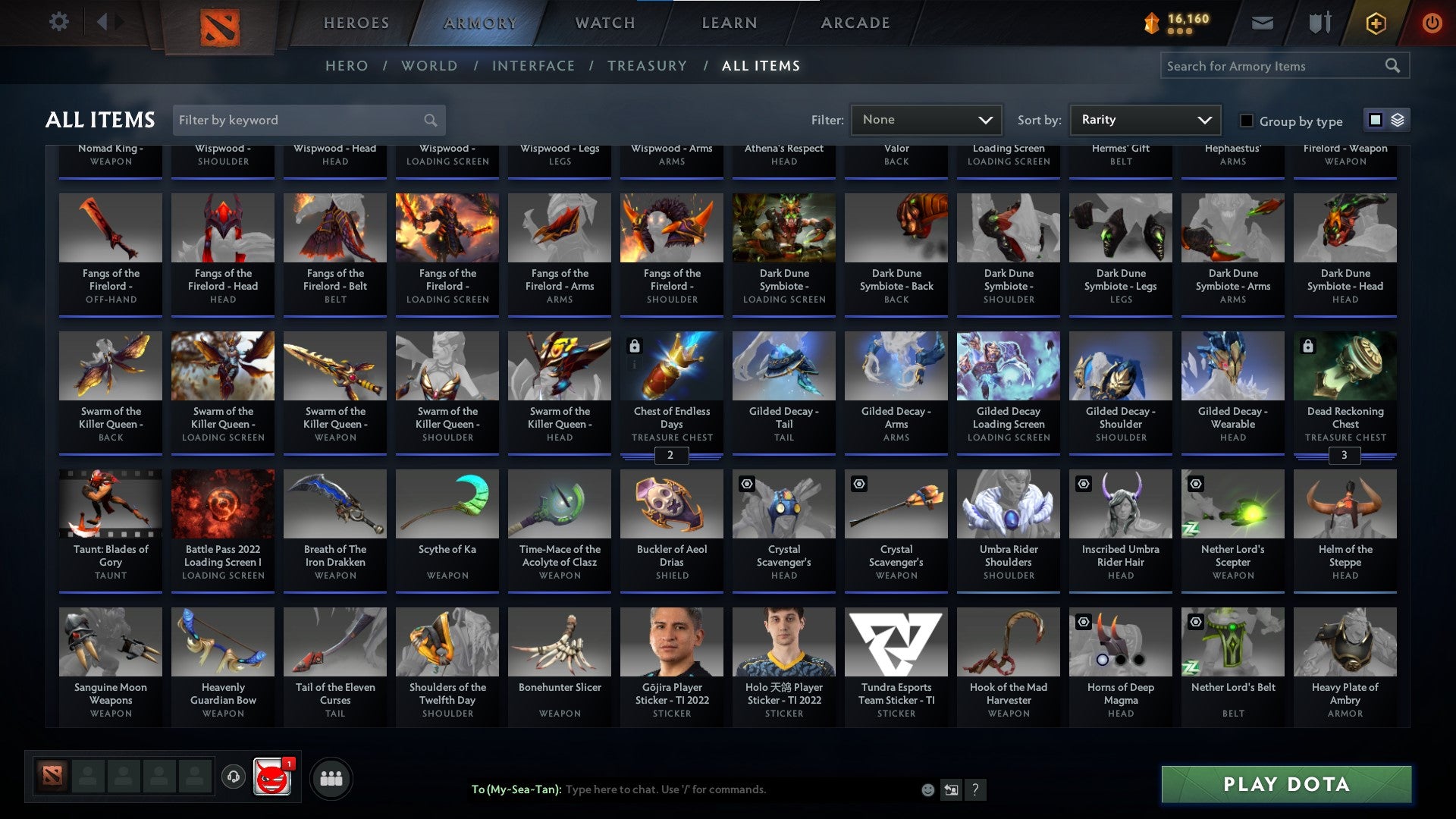Screen dimensions: 1456x819
Task: Click the power button to exit Dota
Action: pos(1432,23)
